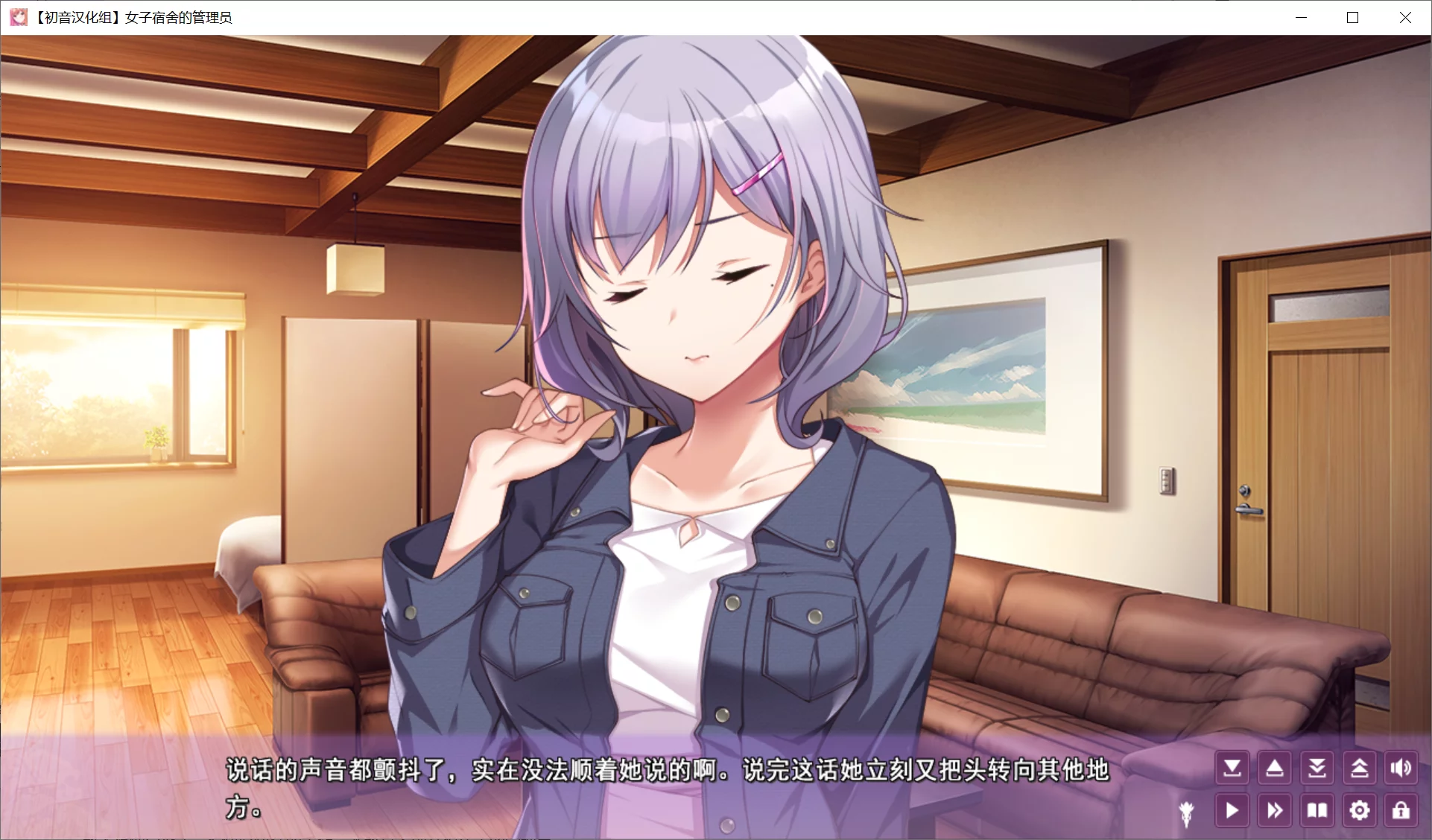Minimize the game window

pos(1302,16)
